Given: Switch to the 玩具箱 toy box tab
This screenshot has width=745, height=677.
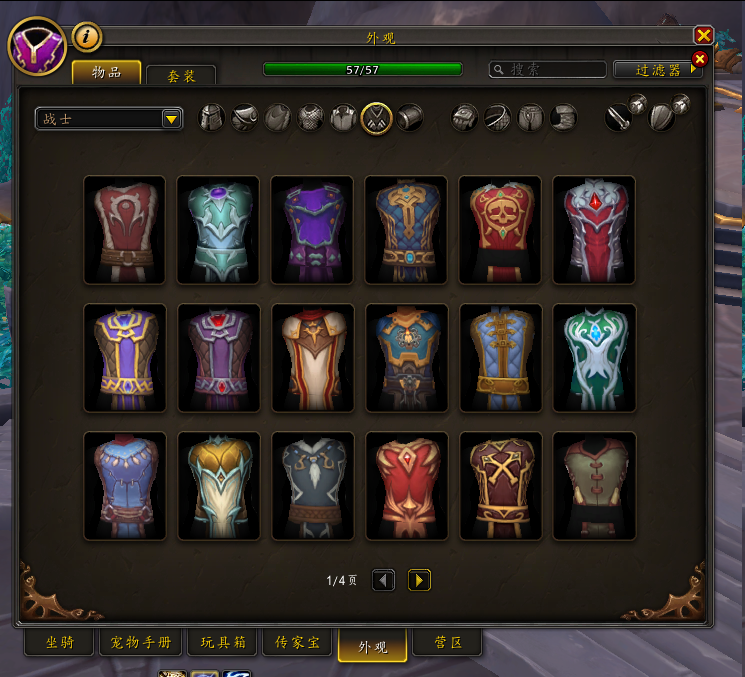Looking at the screenshot, I should (226, 643).
